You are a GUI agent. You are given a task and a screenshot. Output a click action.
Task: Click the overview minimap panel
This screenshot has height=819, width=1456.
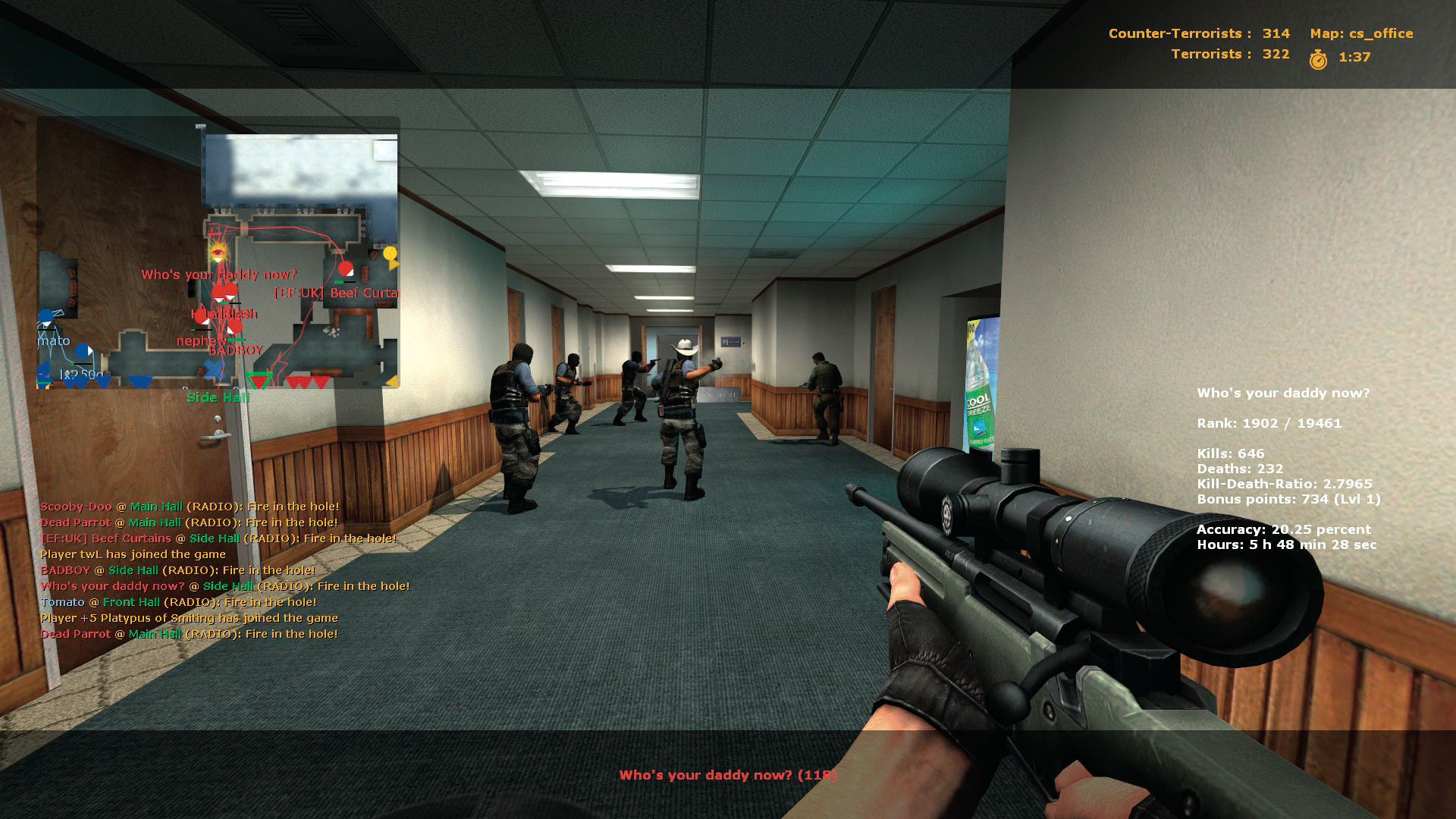coord(218,253)
